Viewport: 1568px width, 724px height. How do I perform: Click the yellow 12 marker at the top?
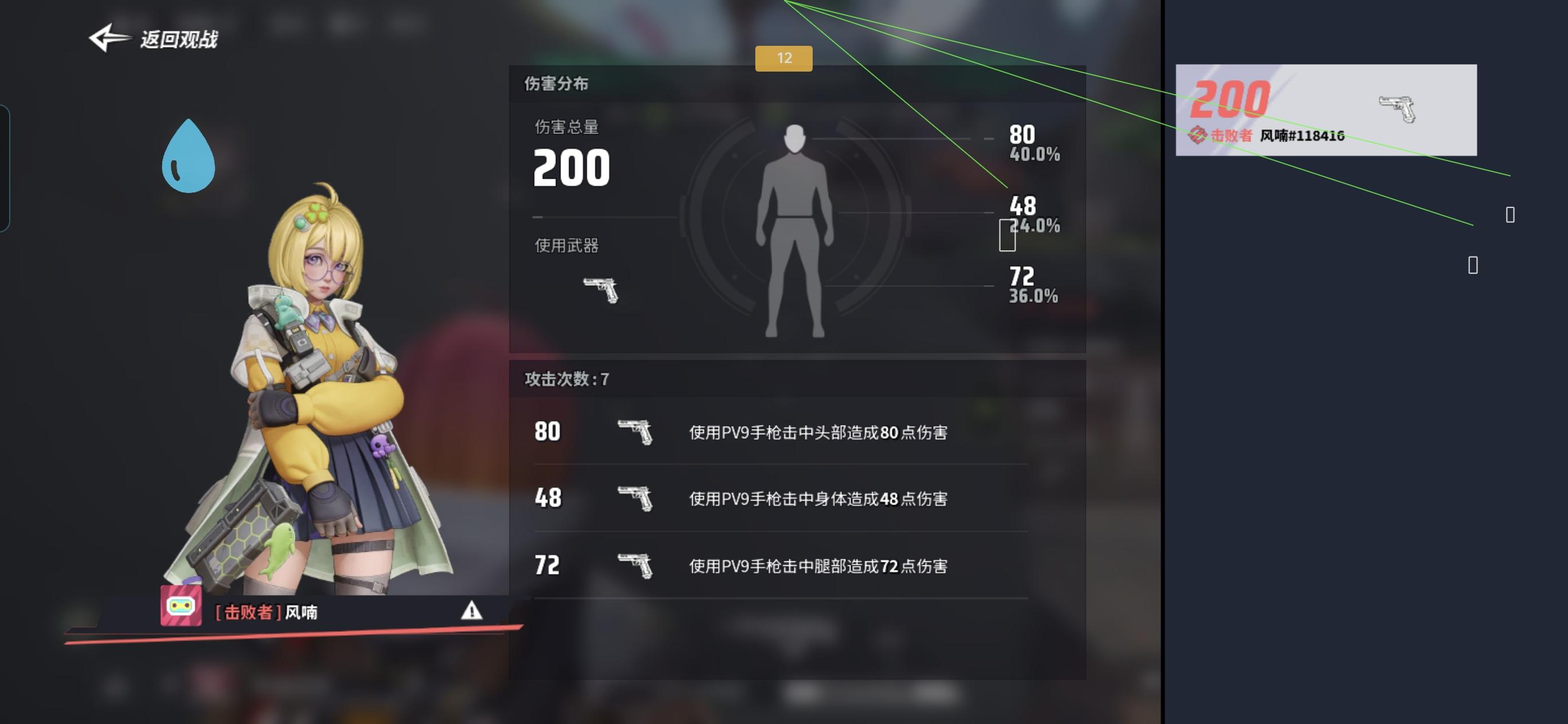point(785,58)
